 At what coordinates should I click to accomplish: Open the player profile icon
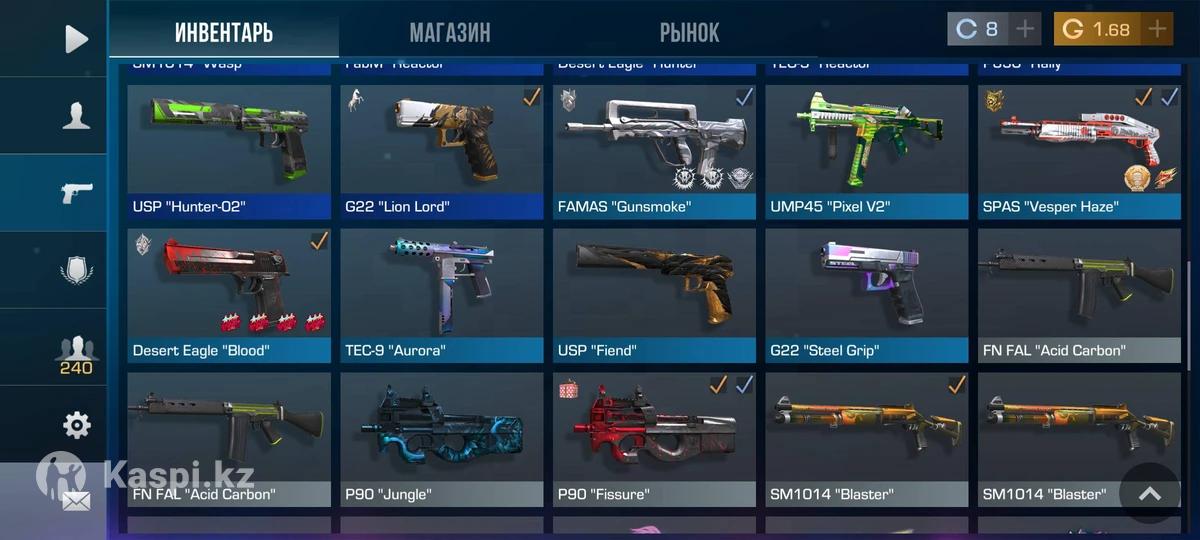point(76,117)
